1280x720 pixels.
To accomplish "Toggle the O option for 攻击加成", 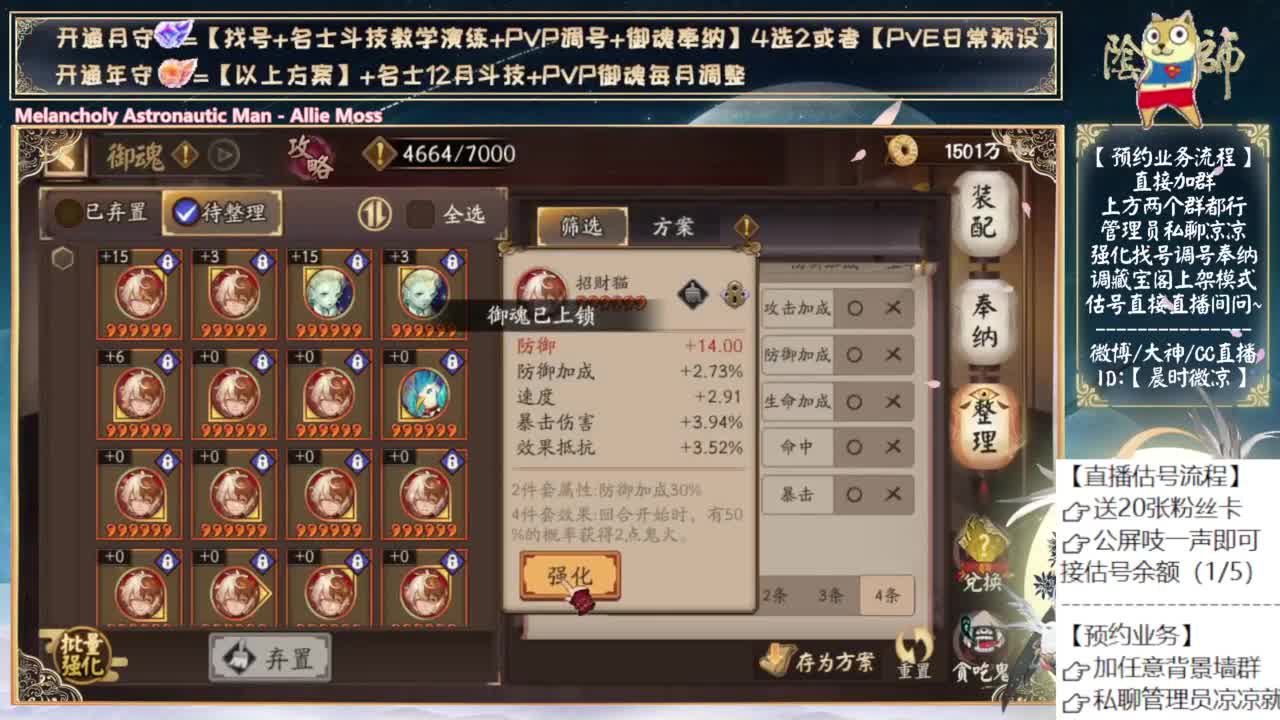I will tap(855, 309).
